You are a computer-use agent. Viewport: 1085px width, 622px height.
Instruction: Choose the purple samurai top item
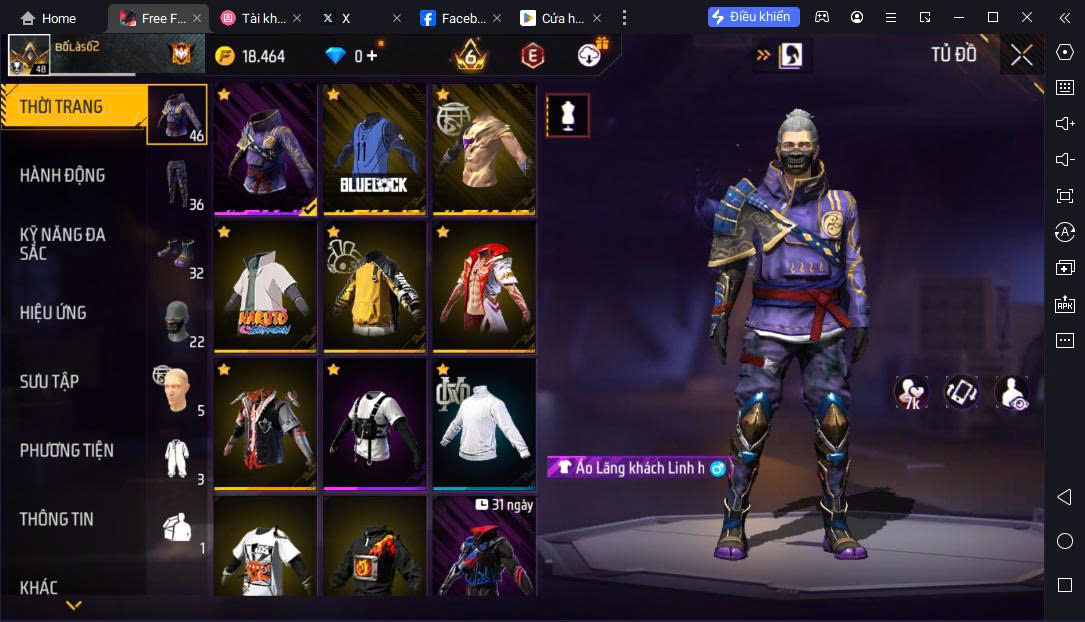(265, 148)
